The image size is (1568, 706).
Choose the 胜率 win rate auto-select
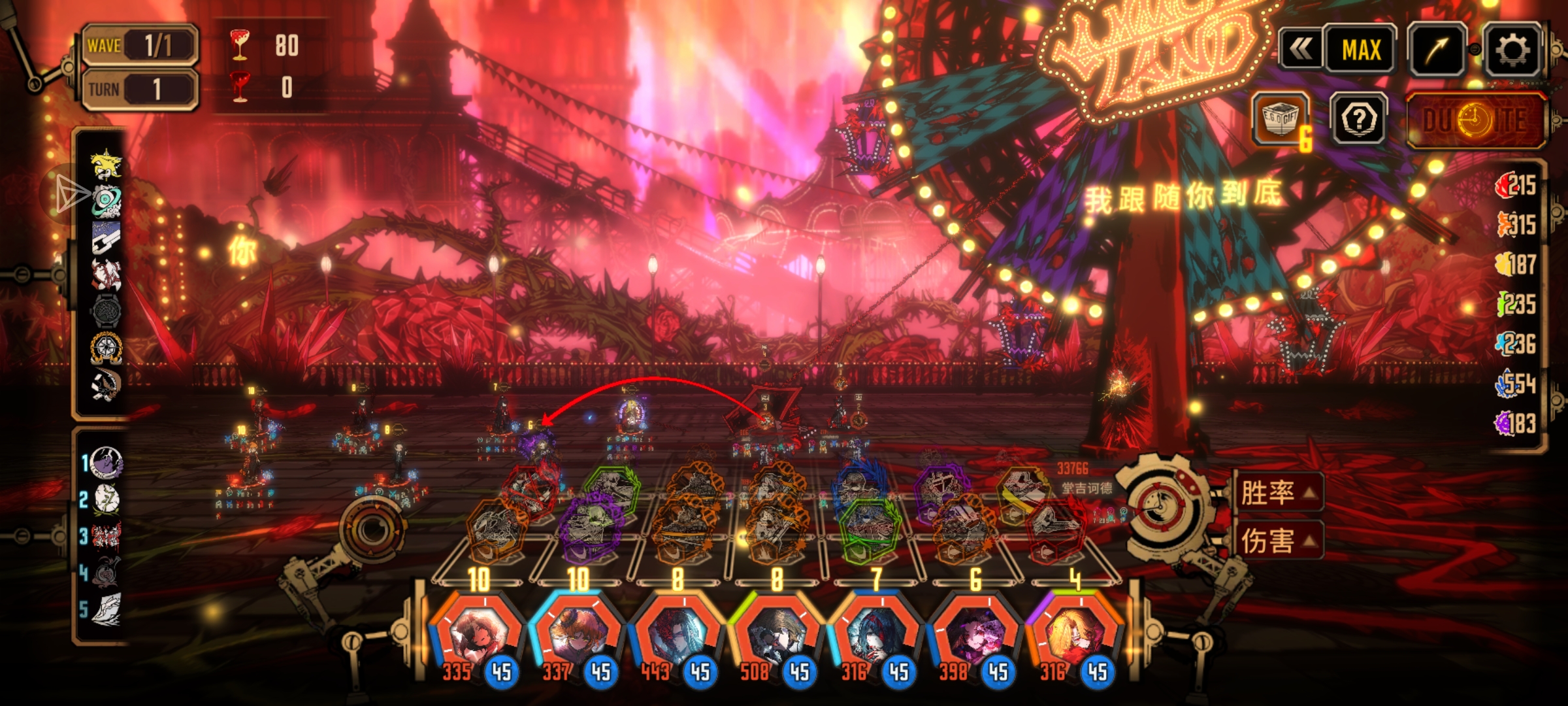pos(1277,492)
